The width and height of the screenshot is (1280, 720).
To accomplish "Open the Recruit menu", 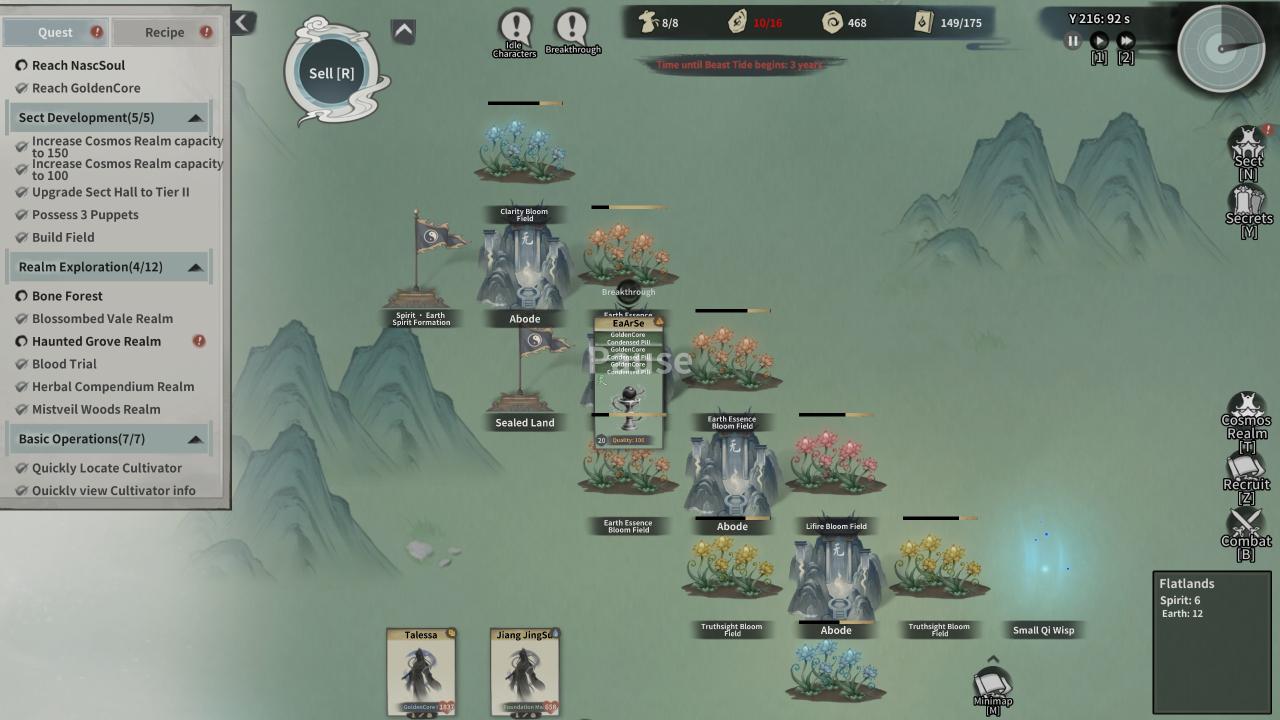I will [1246, 476].
